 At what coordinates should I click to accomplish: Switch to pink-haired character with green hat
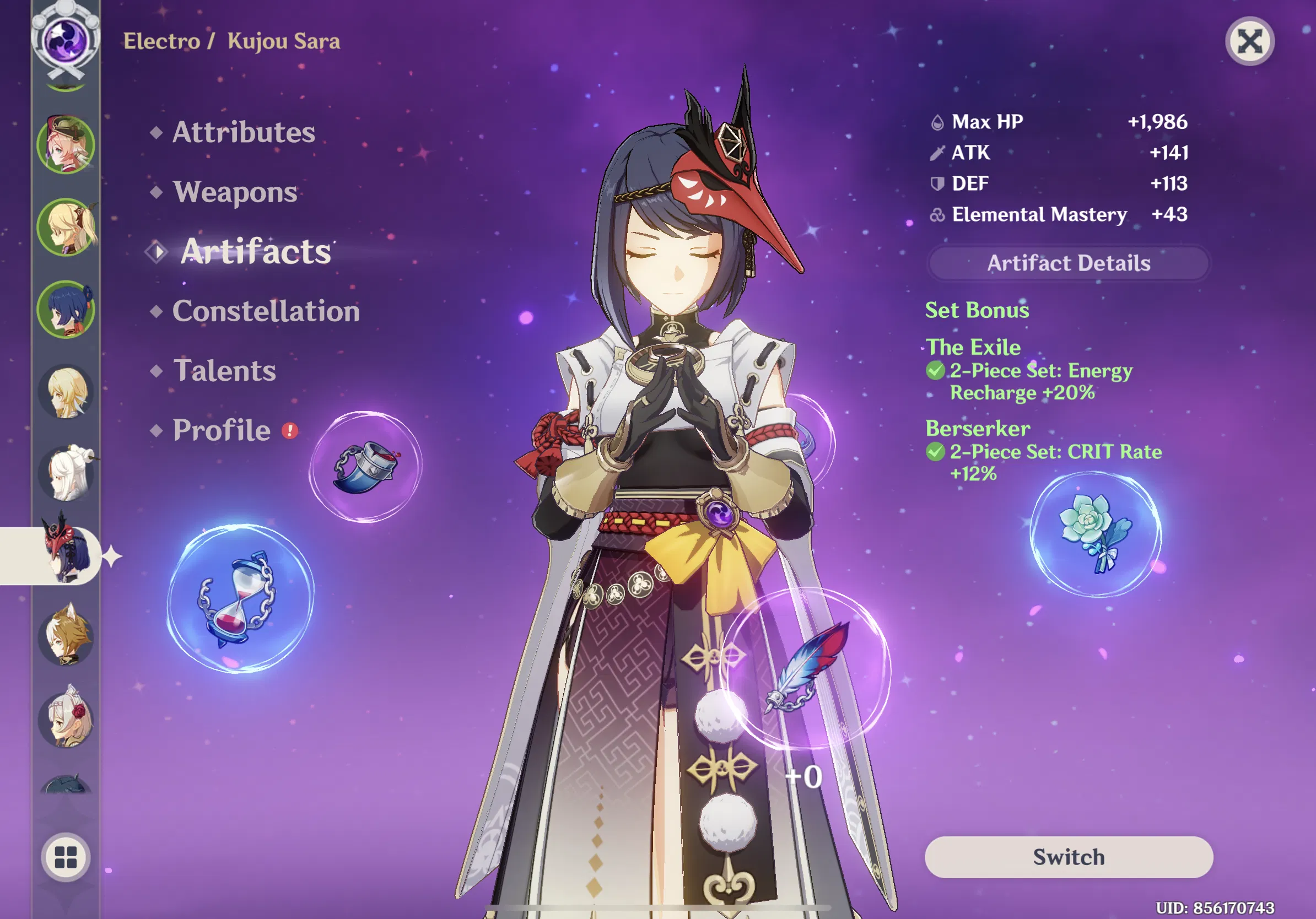tap(66, 144)
